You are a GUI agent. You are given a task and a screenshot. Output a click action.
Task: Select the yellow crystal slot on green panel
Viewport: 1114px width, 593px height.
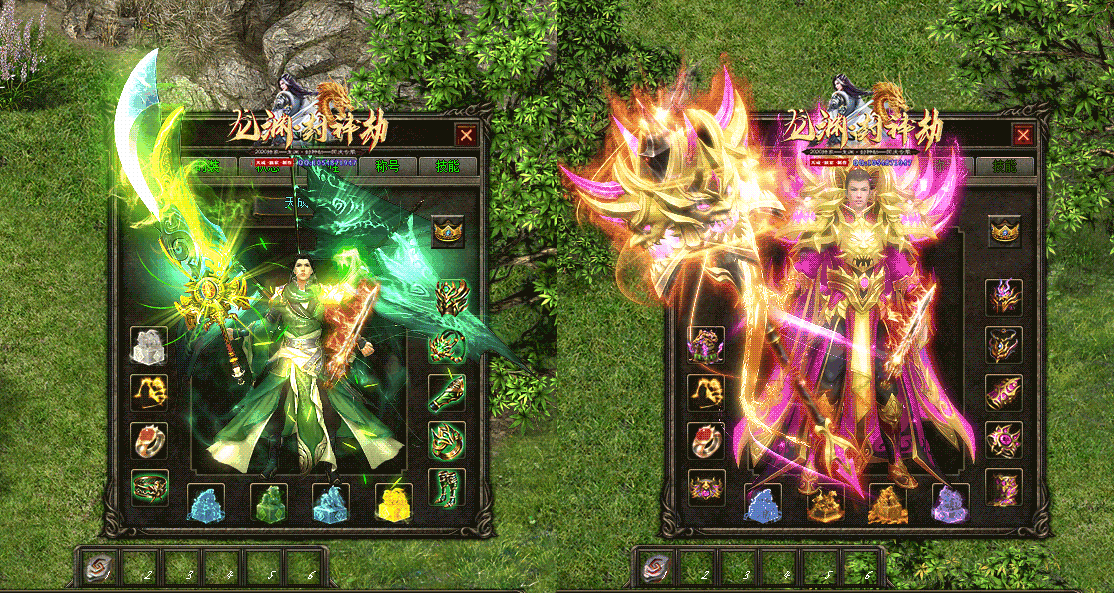393,502
